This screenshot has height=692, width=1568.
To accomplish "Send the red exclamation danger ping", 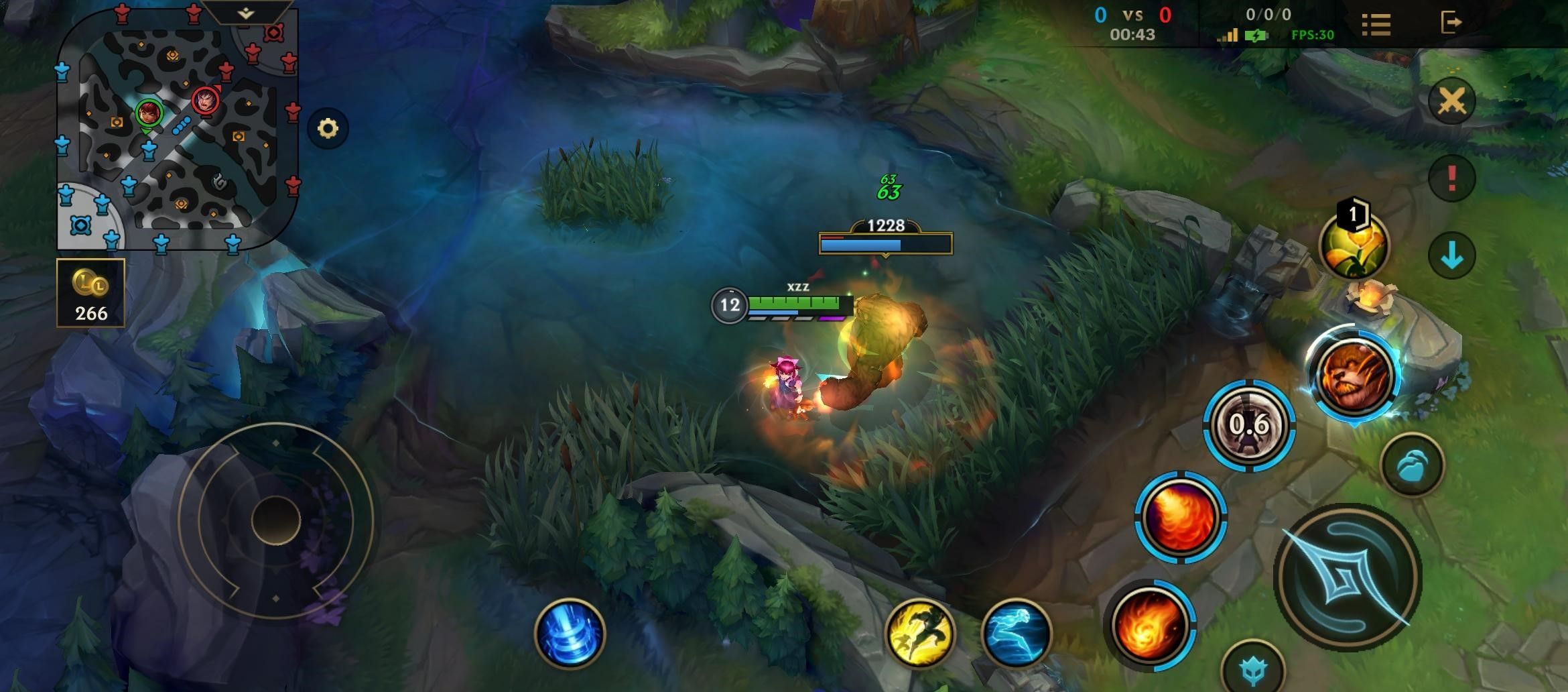I will point(1451,178).
